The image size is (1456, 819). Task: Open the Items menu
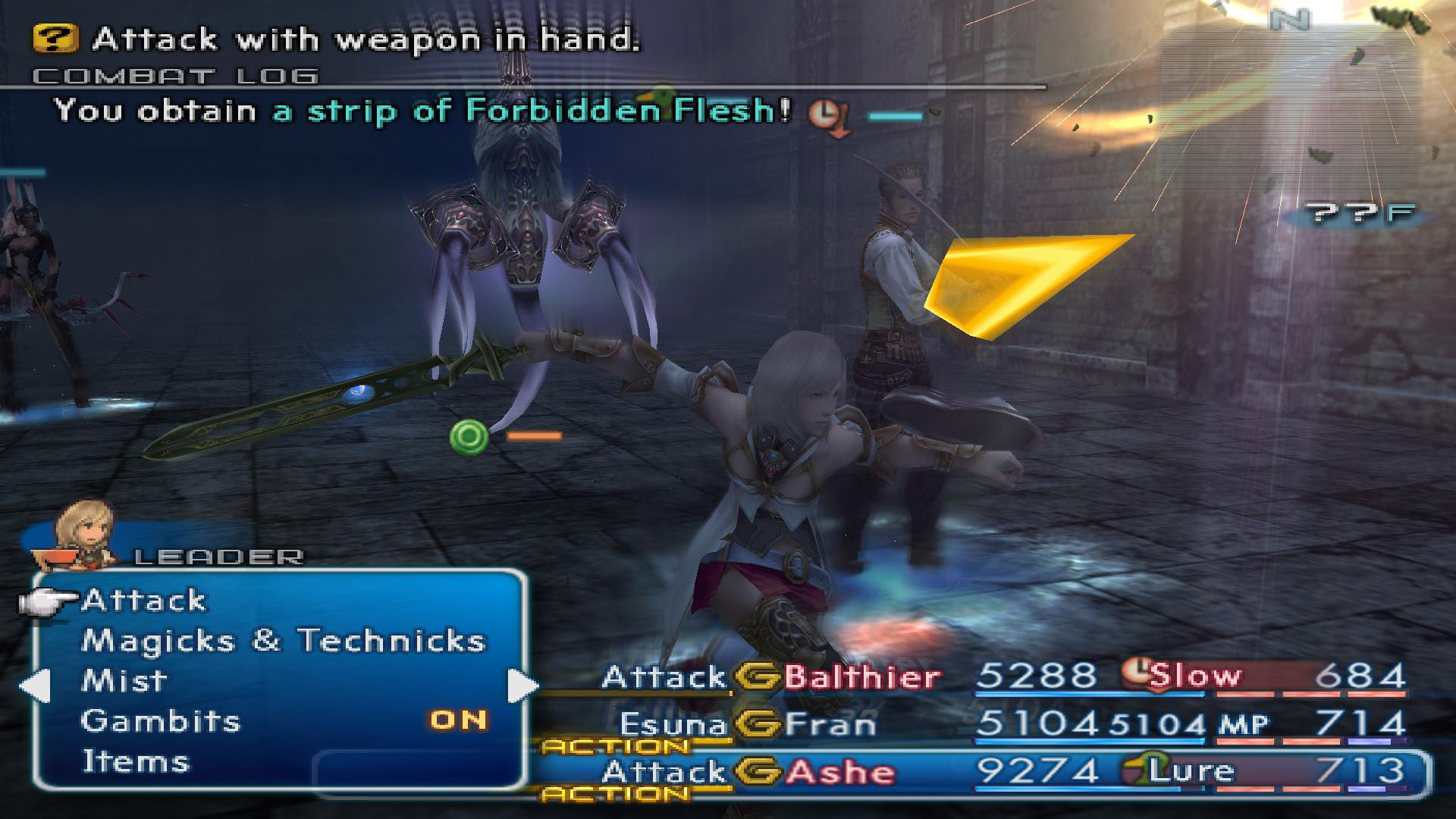(135, 761)
